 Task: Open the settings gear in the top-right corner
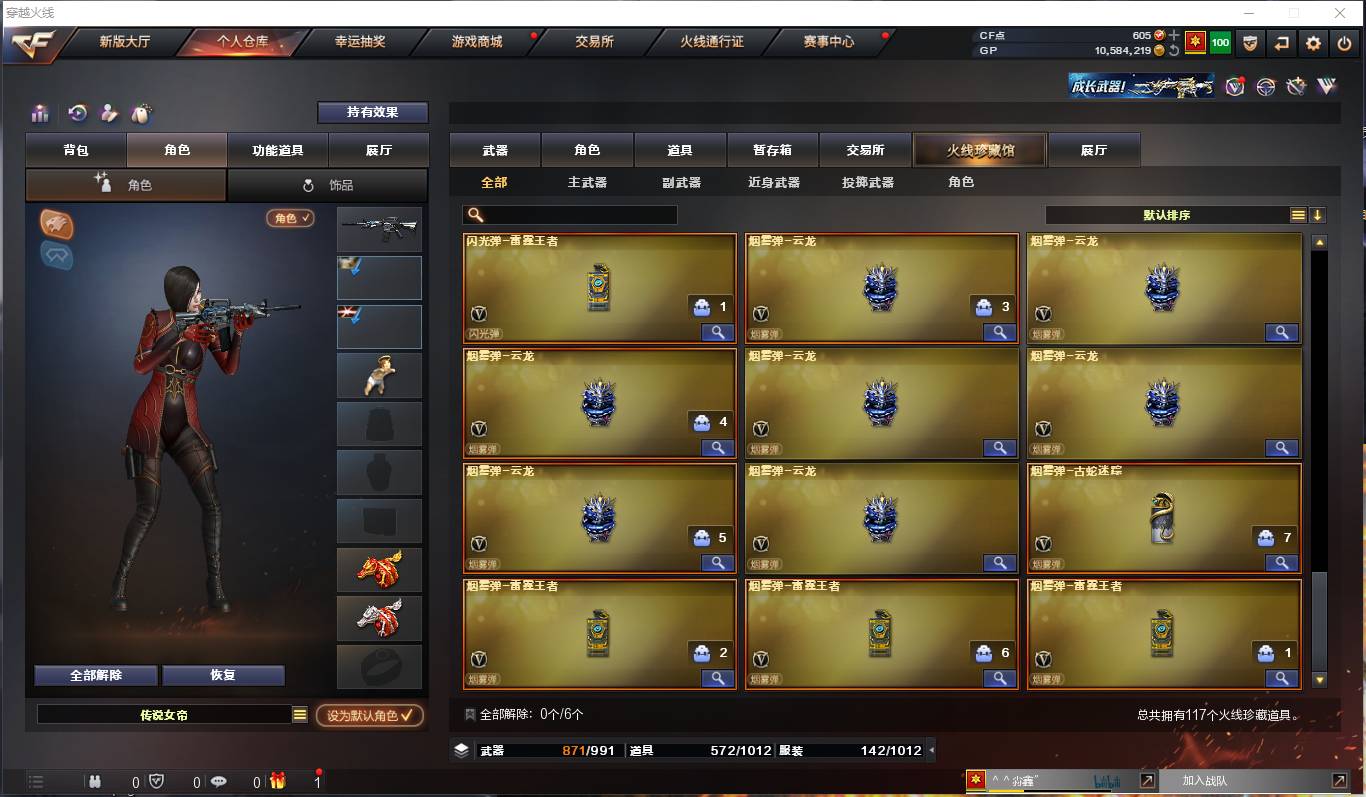pyautogui.click(x=1314, y=43)
